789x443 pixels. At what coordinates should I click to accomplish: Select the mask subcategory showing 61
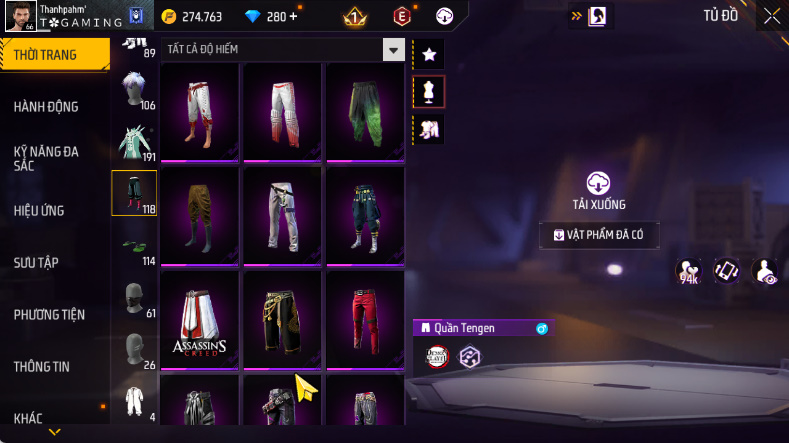[133, 298]
